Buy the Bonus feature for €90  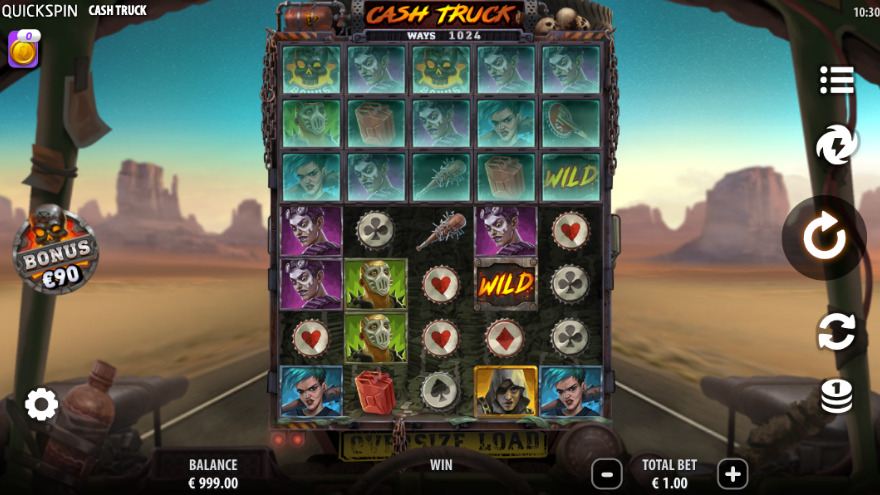56,250
